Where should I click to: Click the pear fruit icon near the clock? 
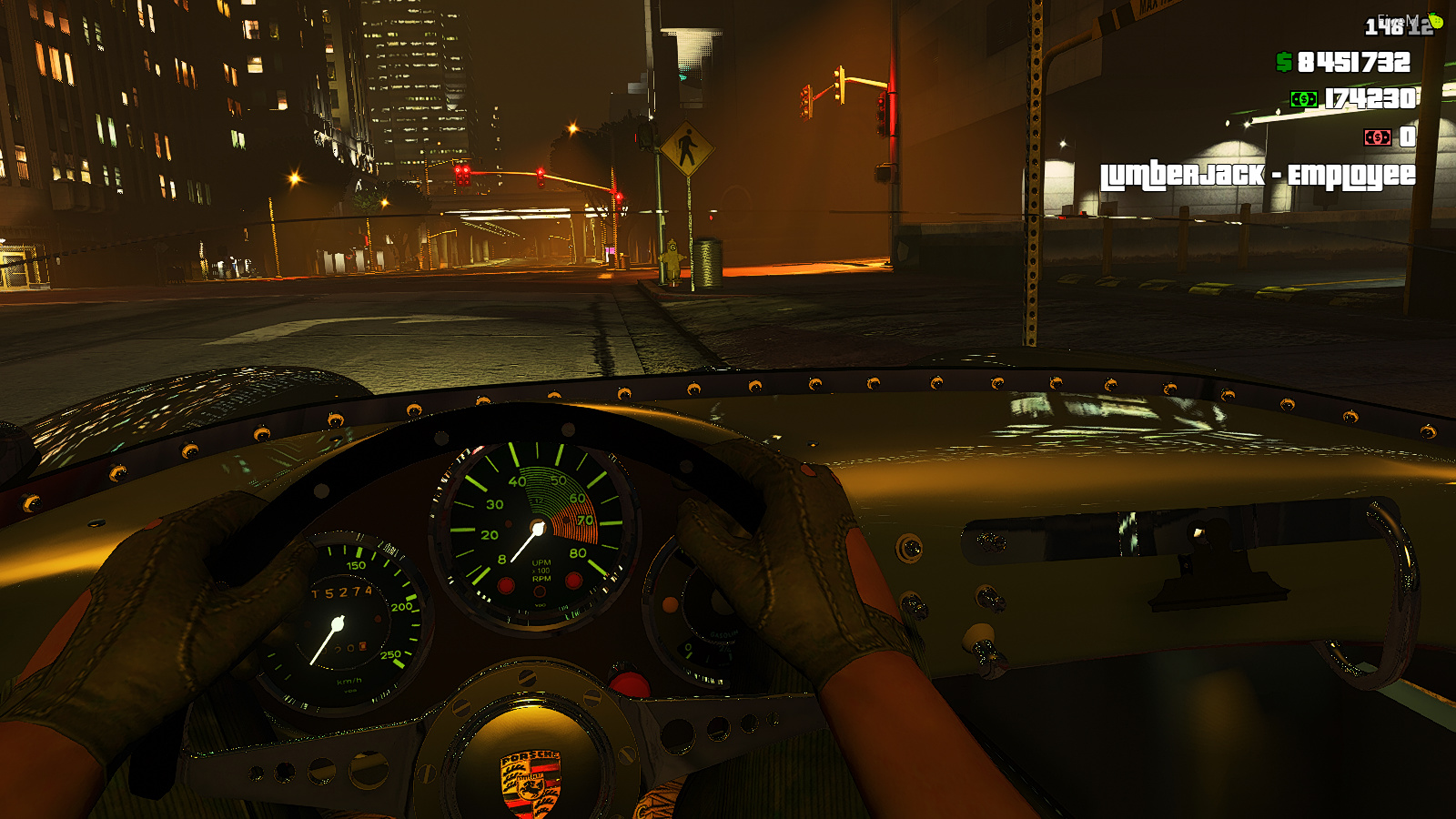(x=1435, y=21)
